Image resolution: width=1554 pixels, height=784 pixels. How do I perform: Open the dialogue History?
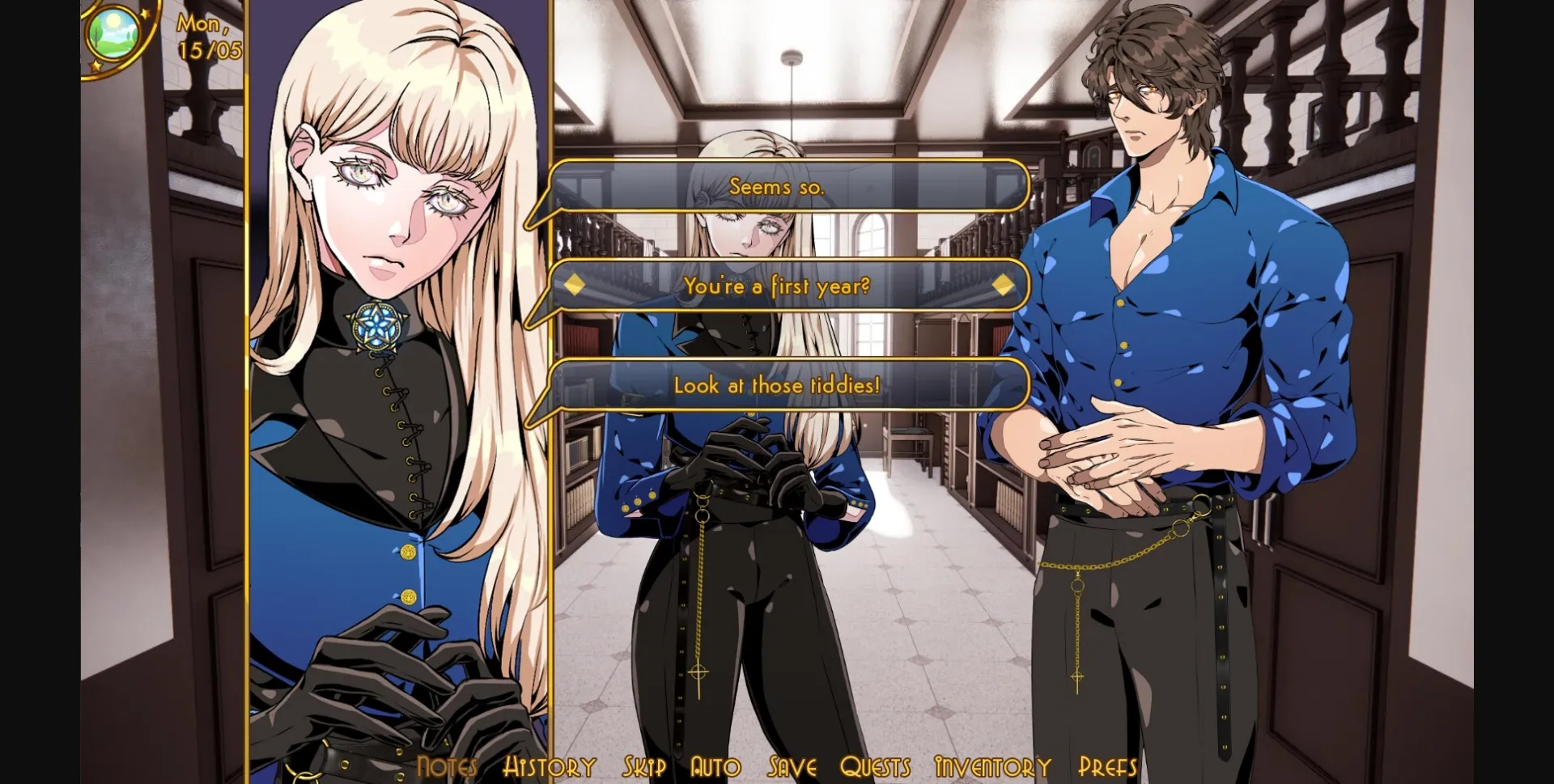pyautogui.click(x=549, y=765)
